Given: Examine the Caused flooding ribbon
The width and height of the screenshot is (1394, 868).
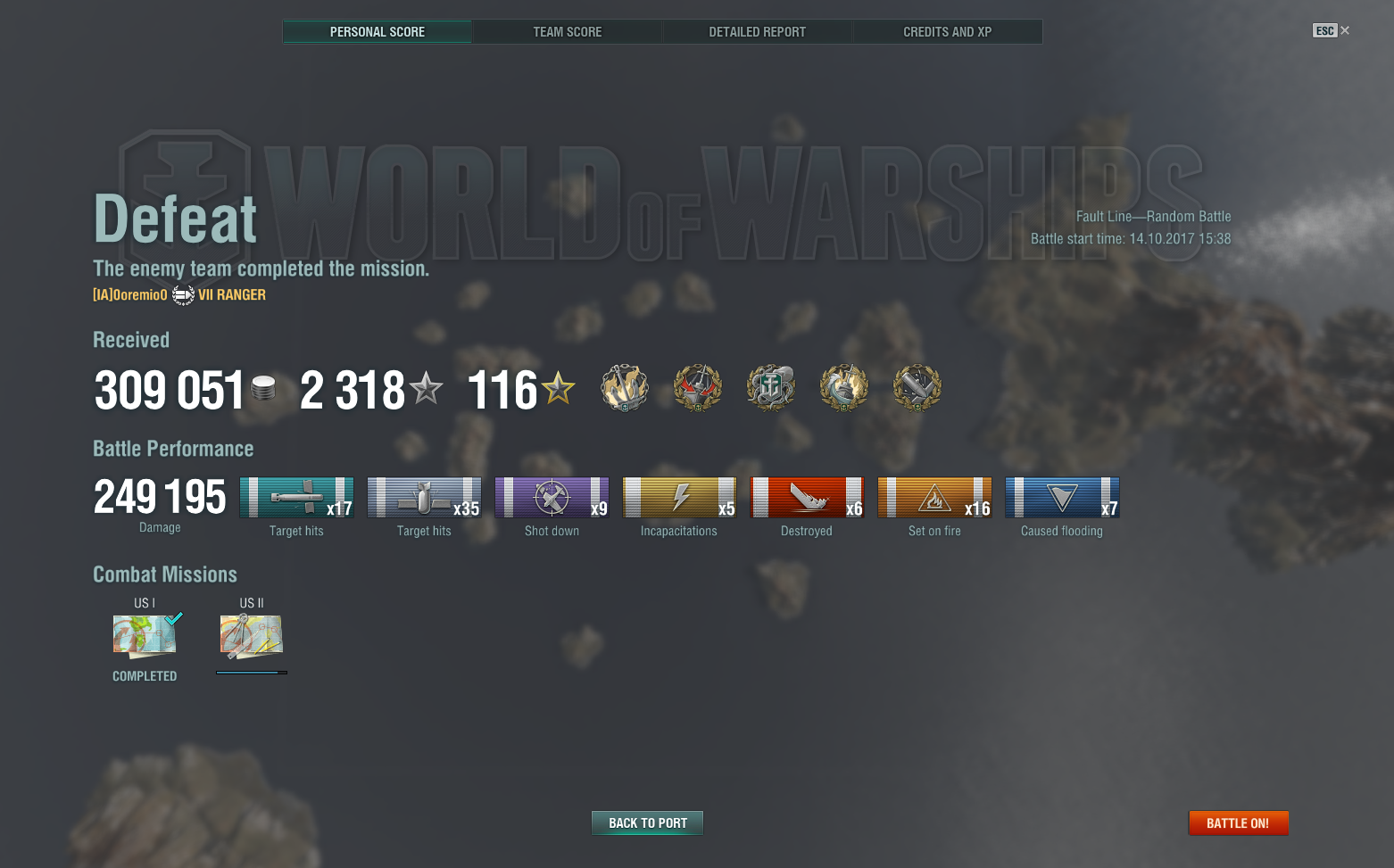Looking at the screenshot, I should (x=1062, y=498).
